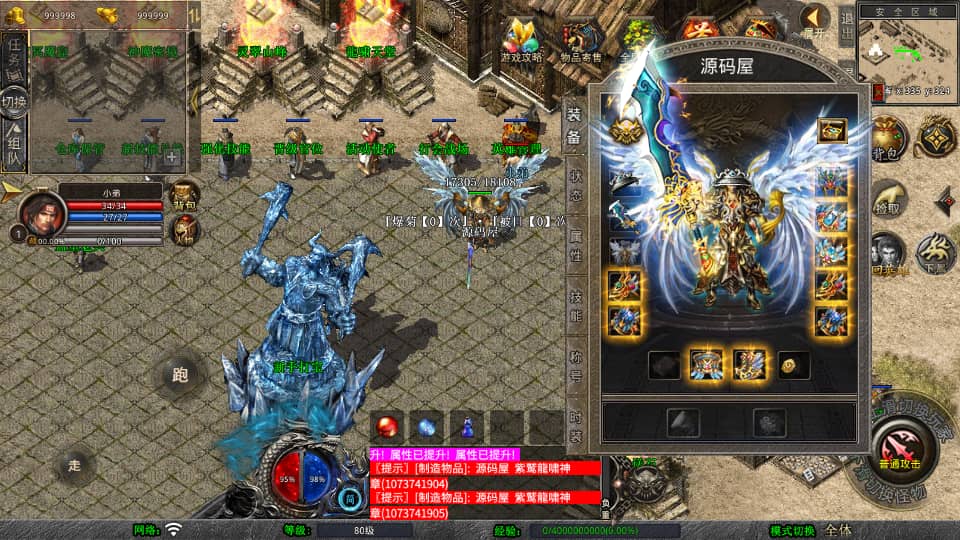Open the 物品寄售 consignment icon
This screenshot has height=540, width=960.
(581, 44)
